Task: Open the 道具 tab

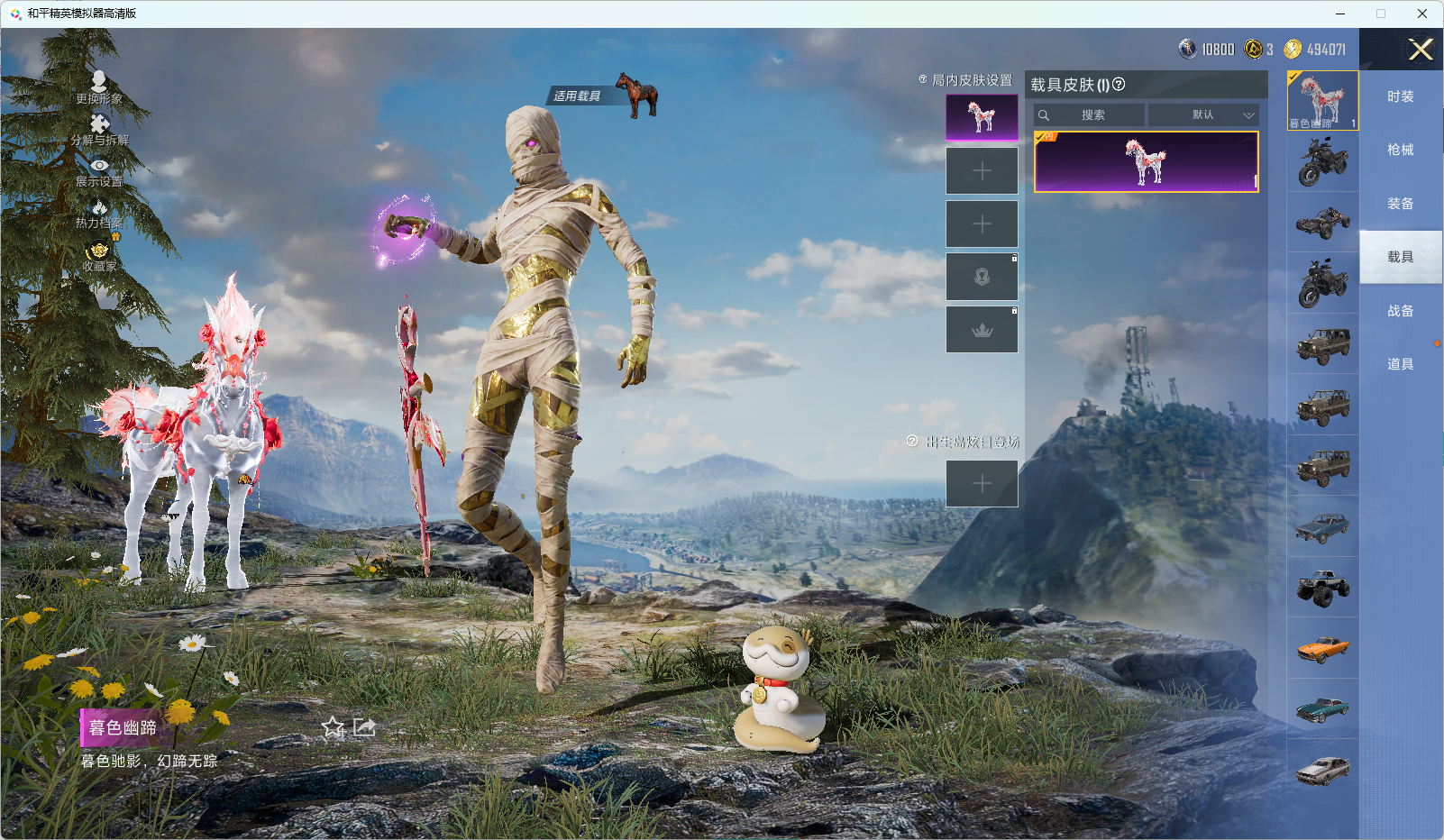Action: coord(1400,364)
